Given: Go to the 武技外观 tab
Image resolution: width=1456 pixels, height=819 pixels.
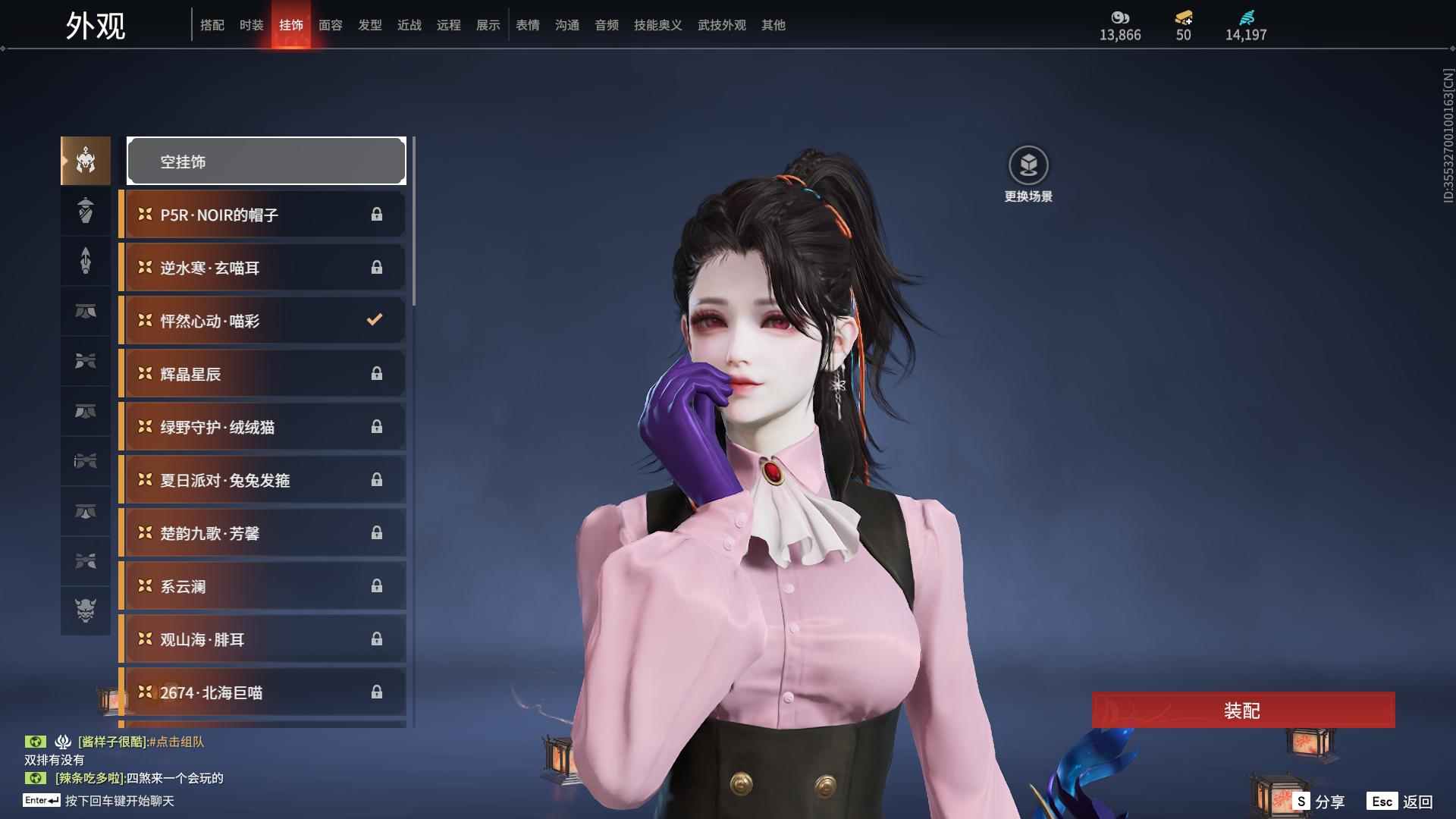Looking at the screenshot, I should pyautogui.click(x=721, y=25).
